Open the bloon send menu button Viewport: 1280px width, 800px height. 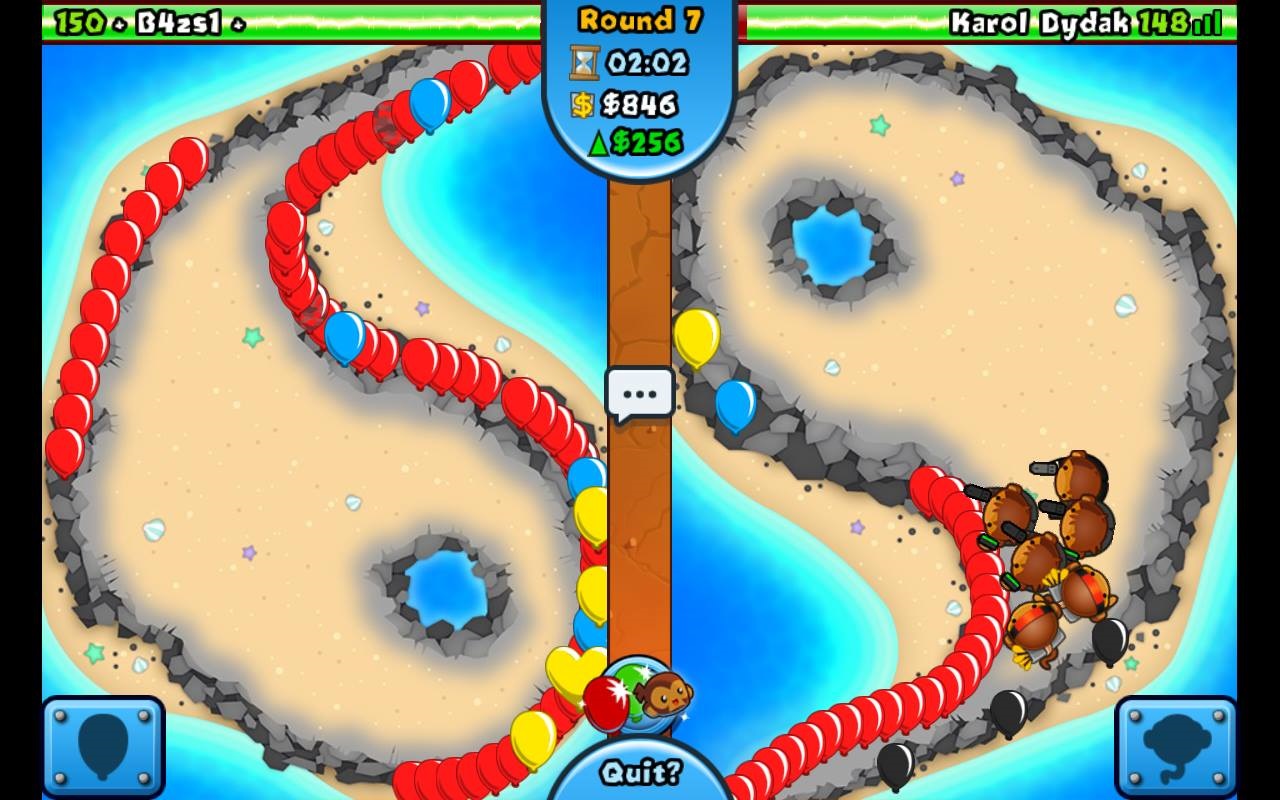click(x=103, y=746)
